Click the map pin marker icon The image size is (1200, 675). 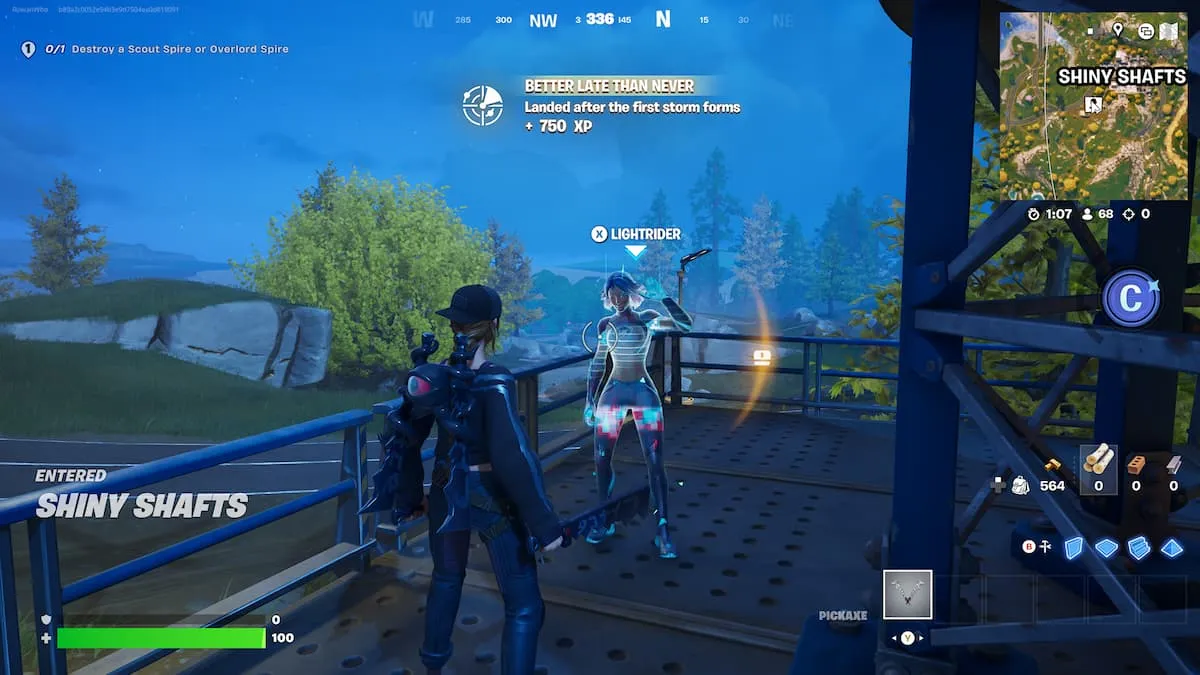pos(1118,30)
